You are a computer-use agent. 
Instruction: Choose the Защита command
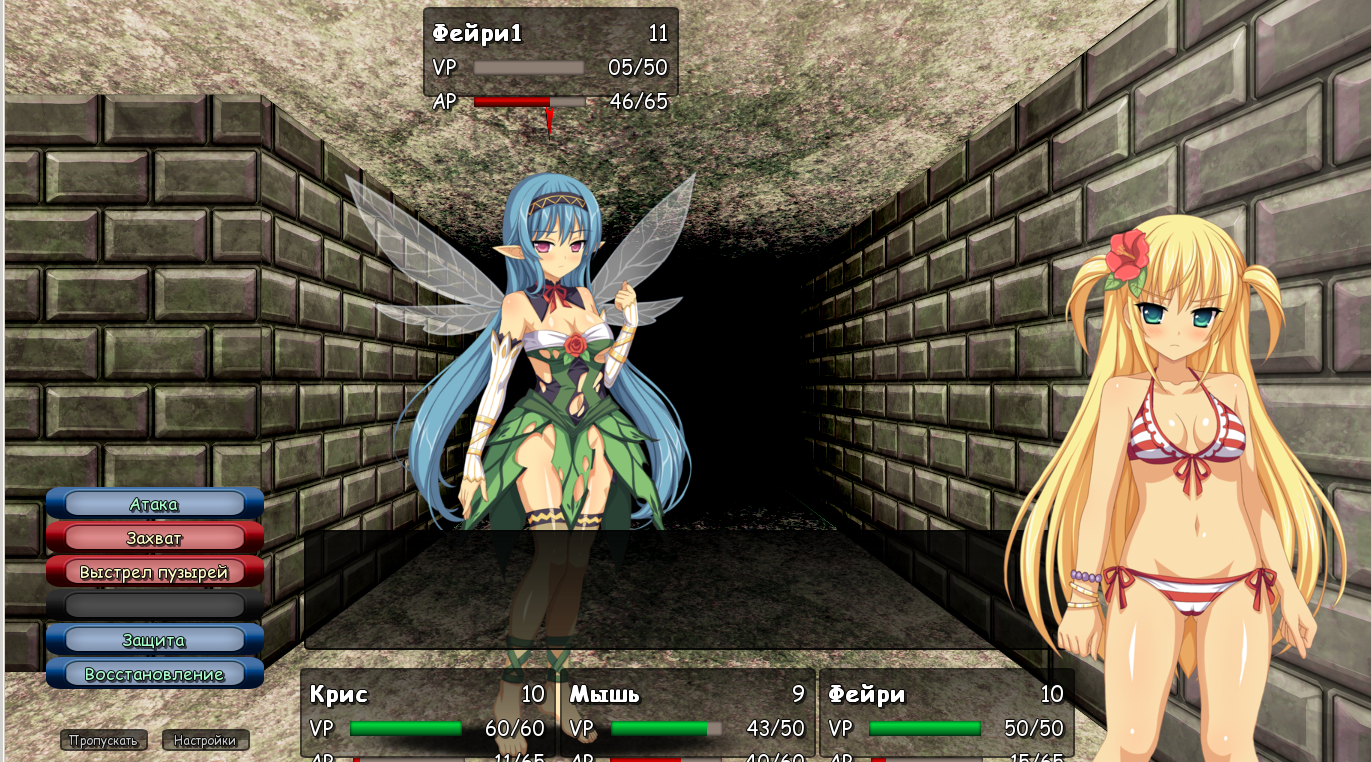(x=154, y=640)
